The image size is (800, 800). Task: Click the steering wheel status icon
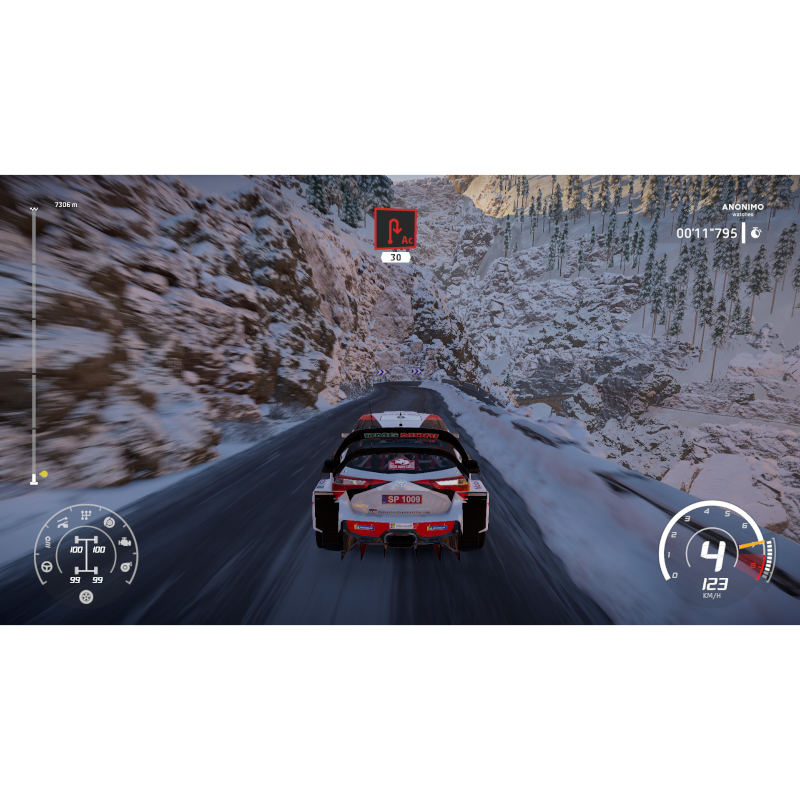(46, 567)
